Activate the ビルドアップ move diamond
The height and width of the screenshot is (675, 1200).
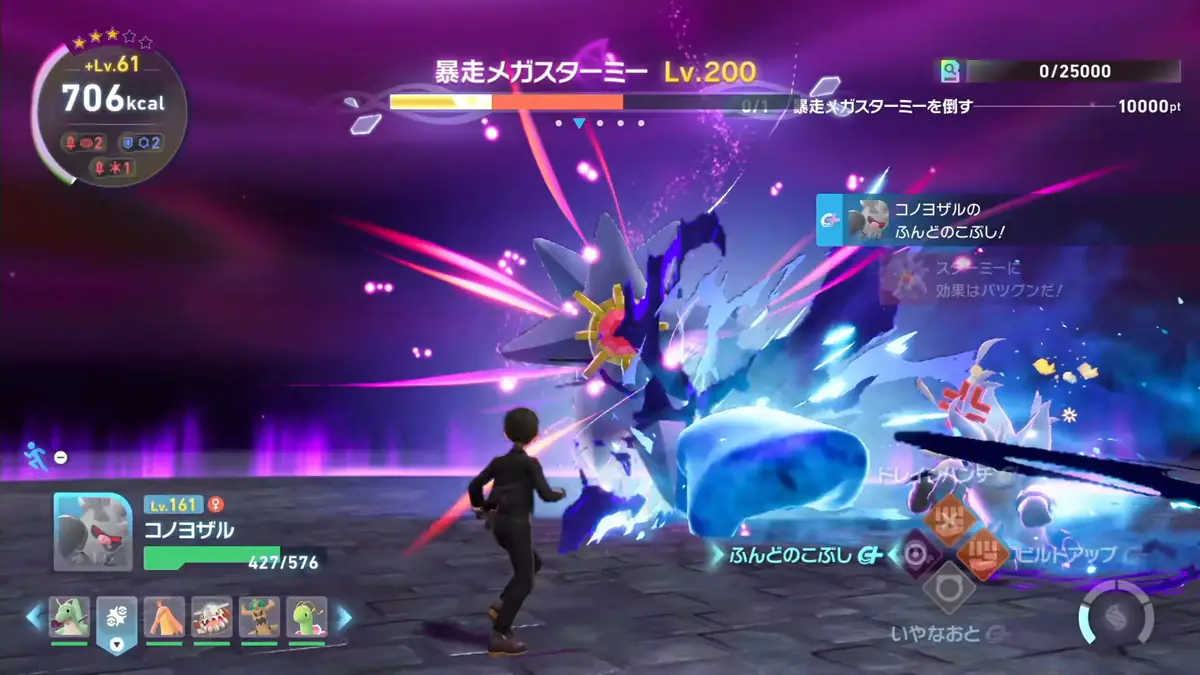(x=982, y=553)
